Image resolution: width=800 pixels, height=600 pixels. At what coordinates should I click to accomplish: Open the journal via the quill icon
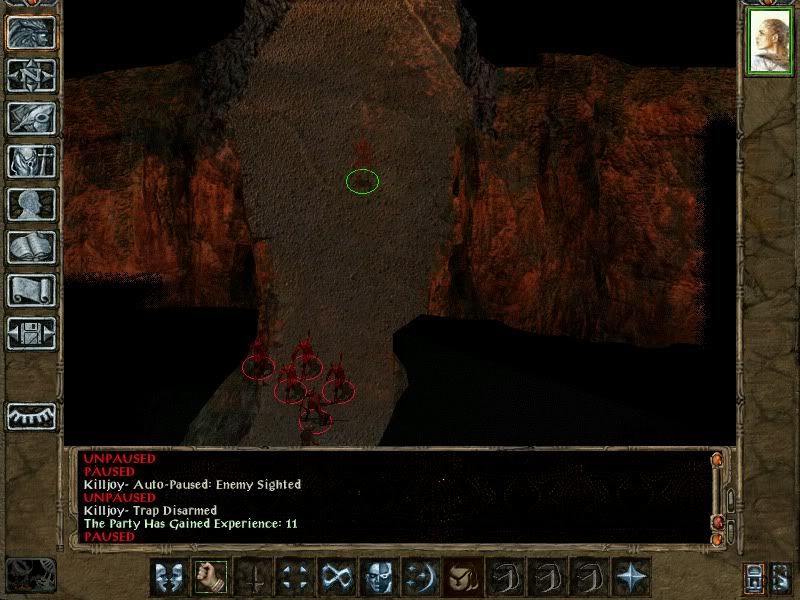point(31,118)
